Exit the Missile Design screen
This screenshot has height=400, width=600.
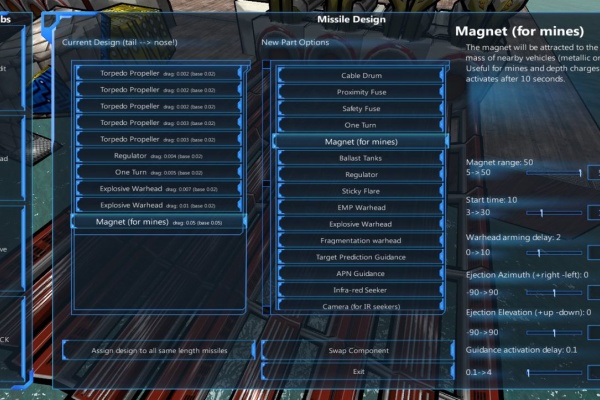pos(359,371)
